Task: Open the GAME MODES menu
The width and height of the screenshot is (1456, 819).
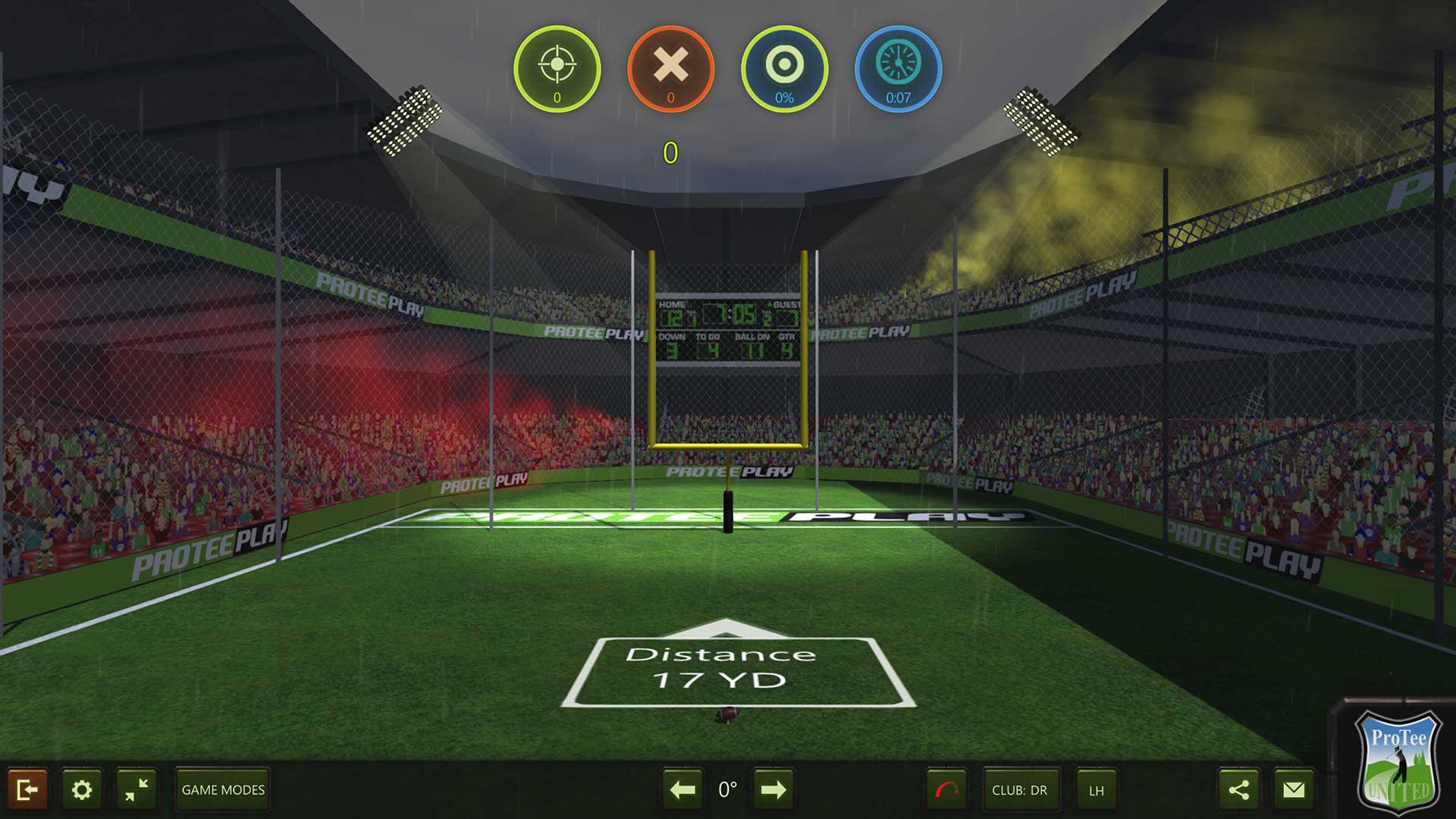Action: pyautogui.click(x=221, y=789)
